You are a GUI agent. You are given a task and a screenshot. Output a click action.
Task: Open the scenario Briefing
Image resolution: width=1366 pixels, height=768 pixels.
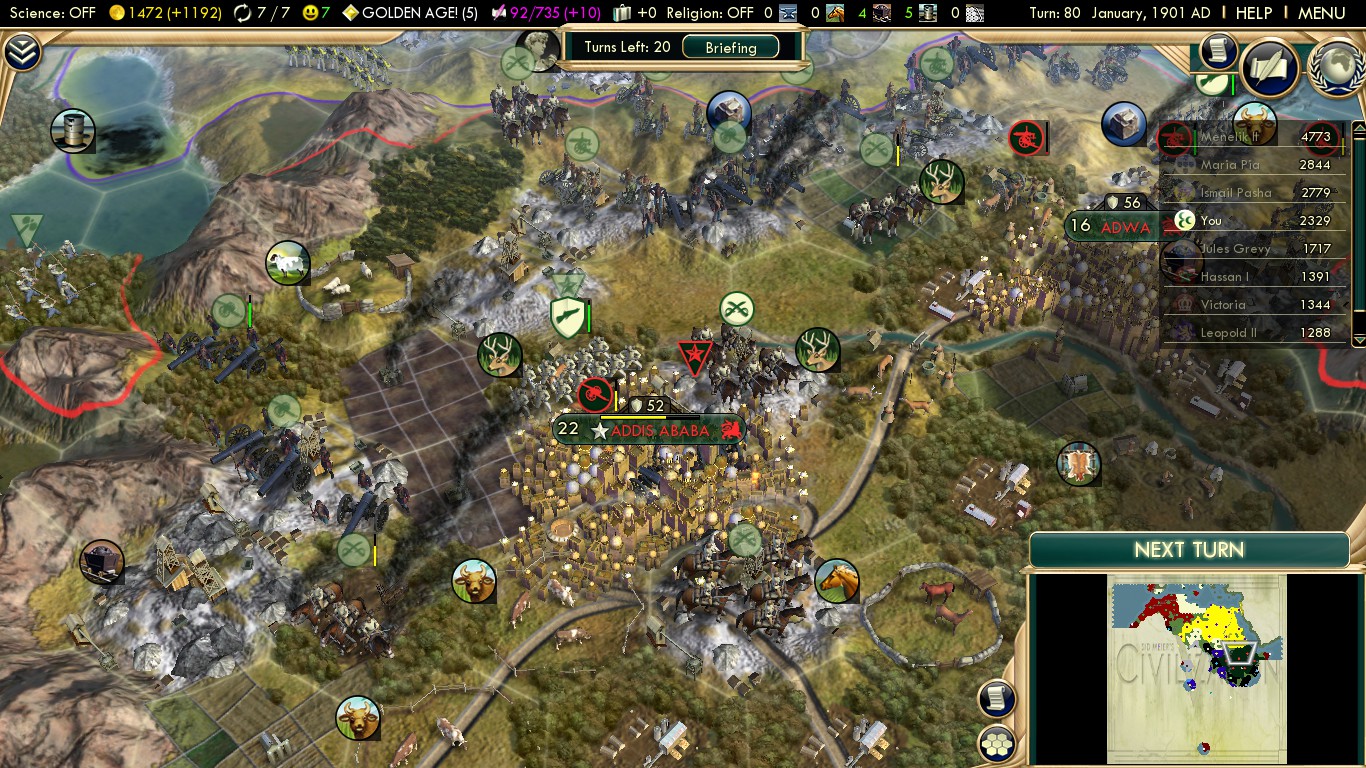tap(730, 47)
